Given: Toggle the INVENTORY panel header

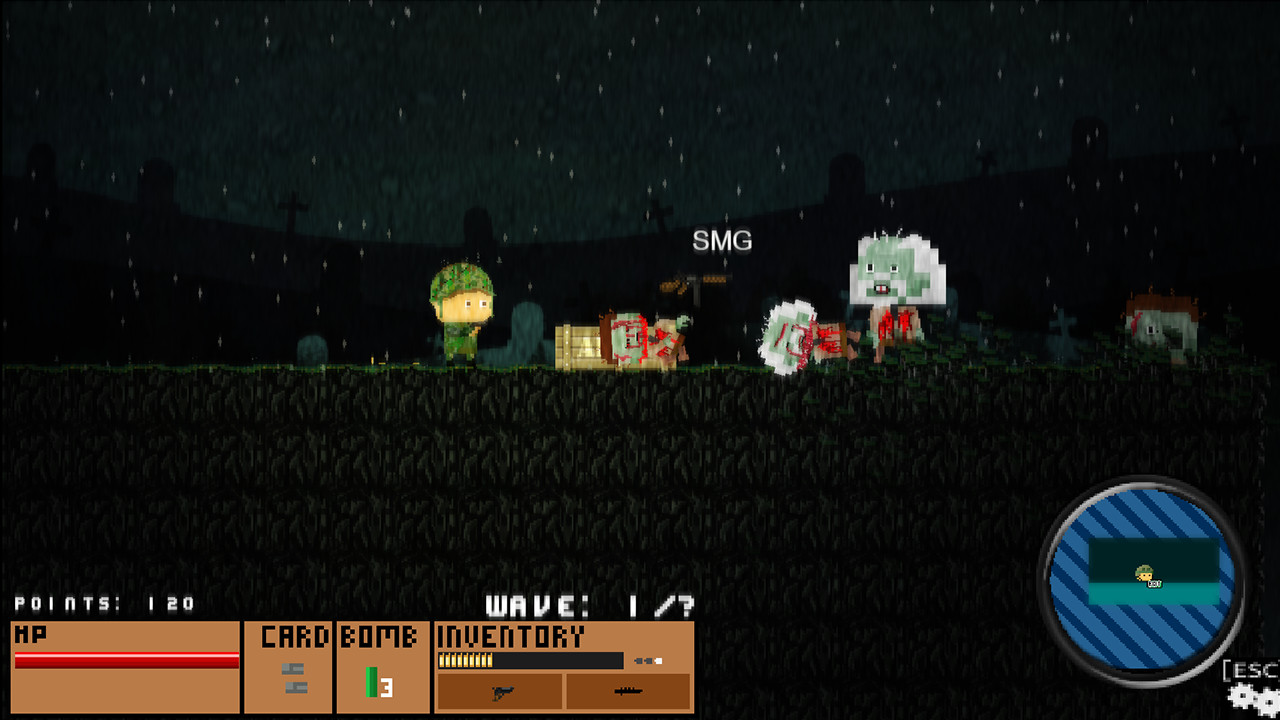Looking at the screenshot, I should click(x=512, y=635).
